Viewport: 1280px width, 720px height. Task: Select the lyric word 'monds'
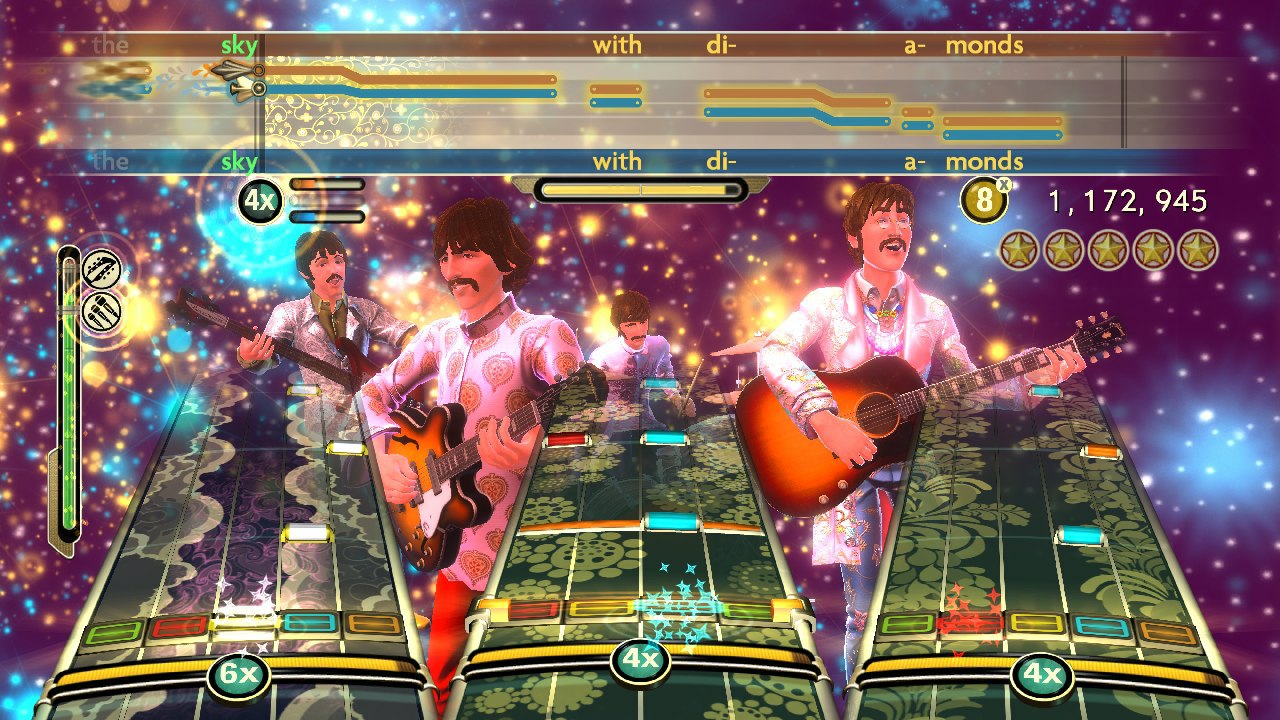click(987, 45)
